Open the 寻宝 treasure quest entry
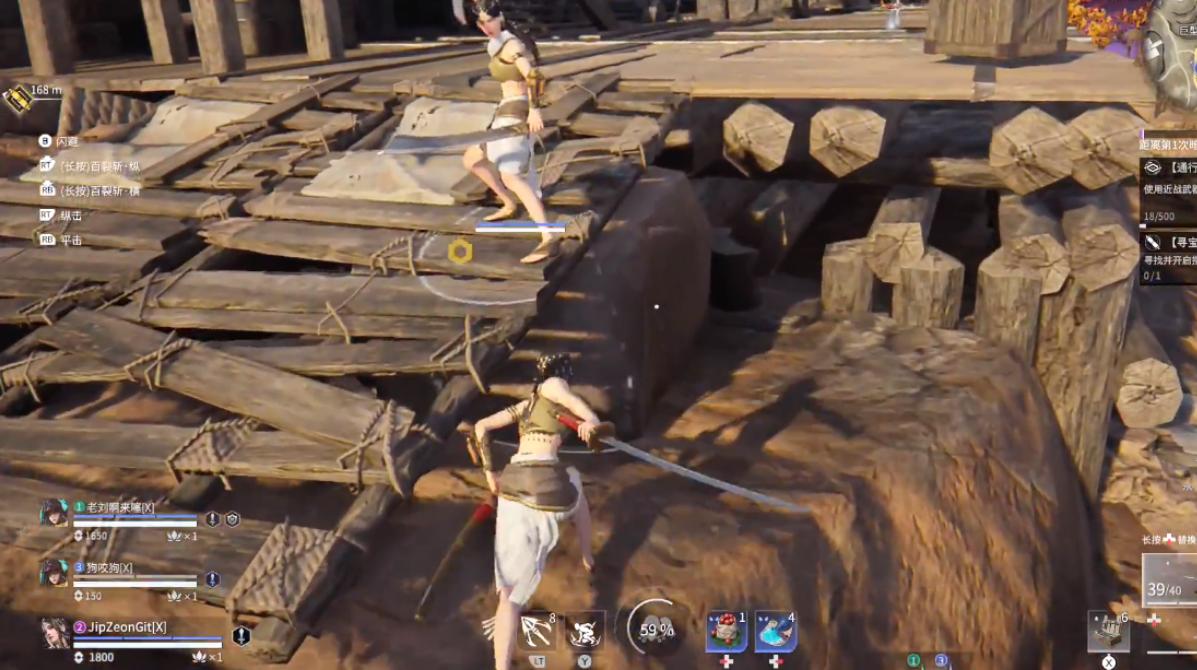Viewport: 1197px width, 670px height. [x=1170, y=242]
